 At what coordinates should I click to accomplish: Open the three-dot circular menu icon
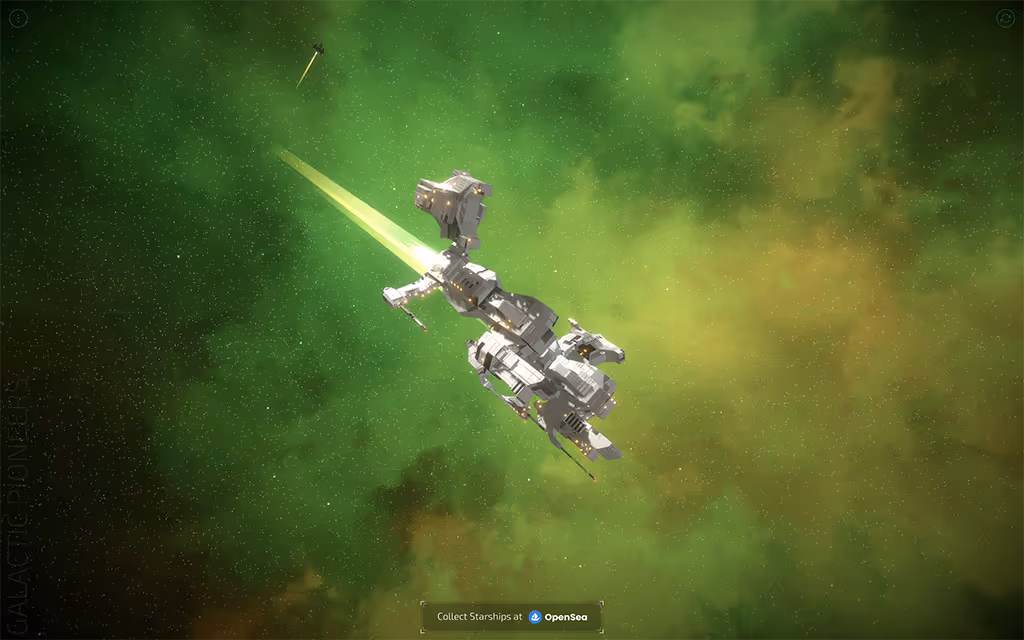pos(18,18)
